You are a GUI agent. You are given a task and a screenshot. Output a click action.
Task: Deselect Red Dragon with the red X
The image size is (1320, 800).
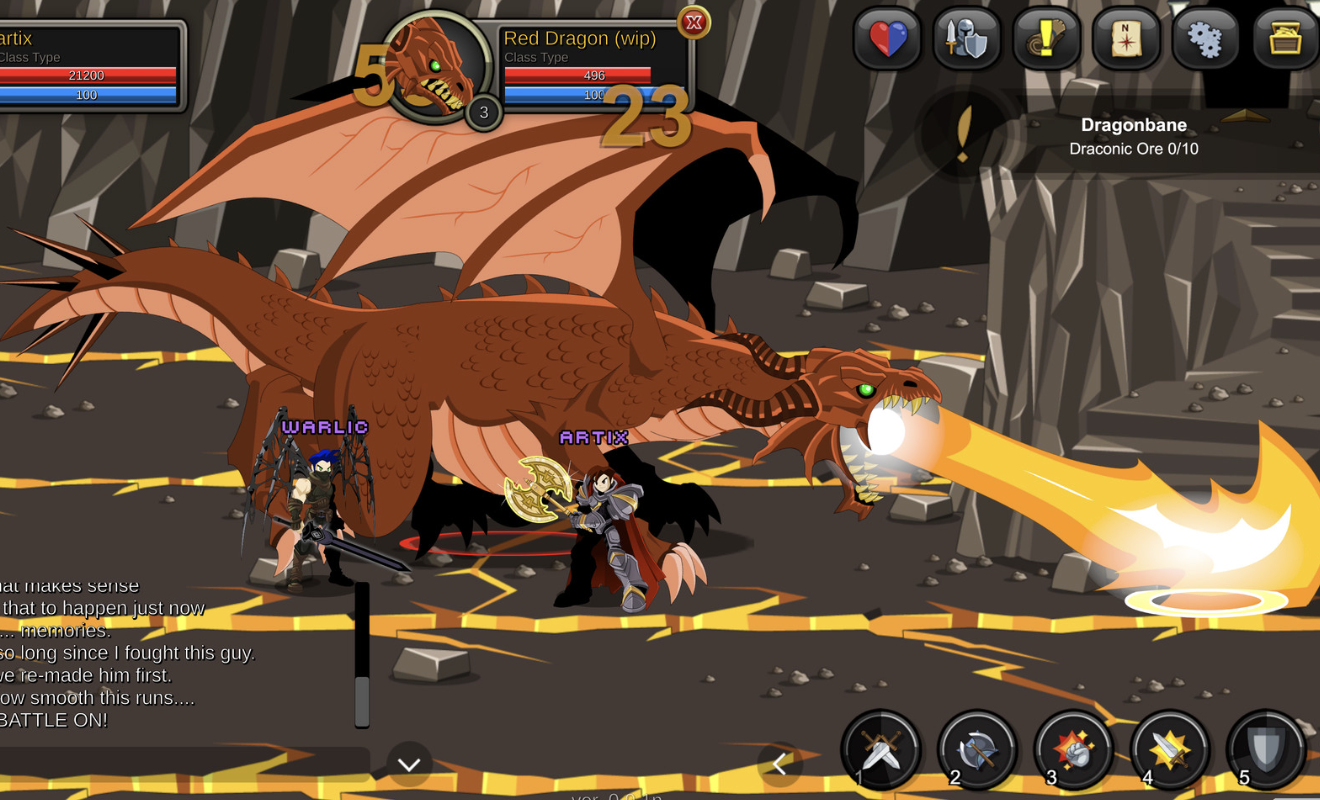pos(694,23)
